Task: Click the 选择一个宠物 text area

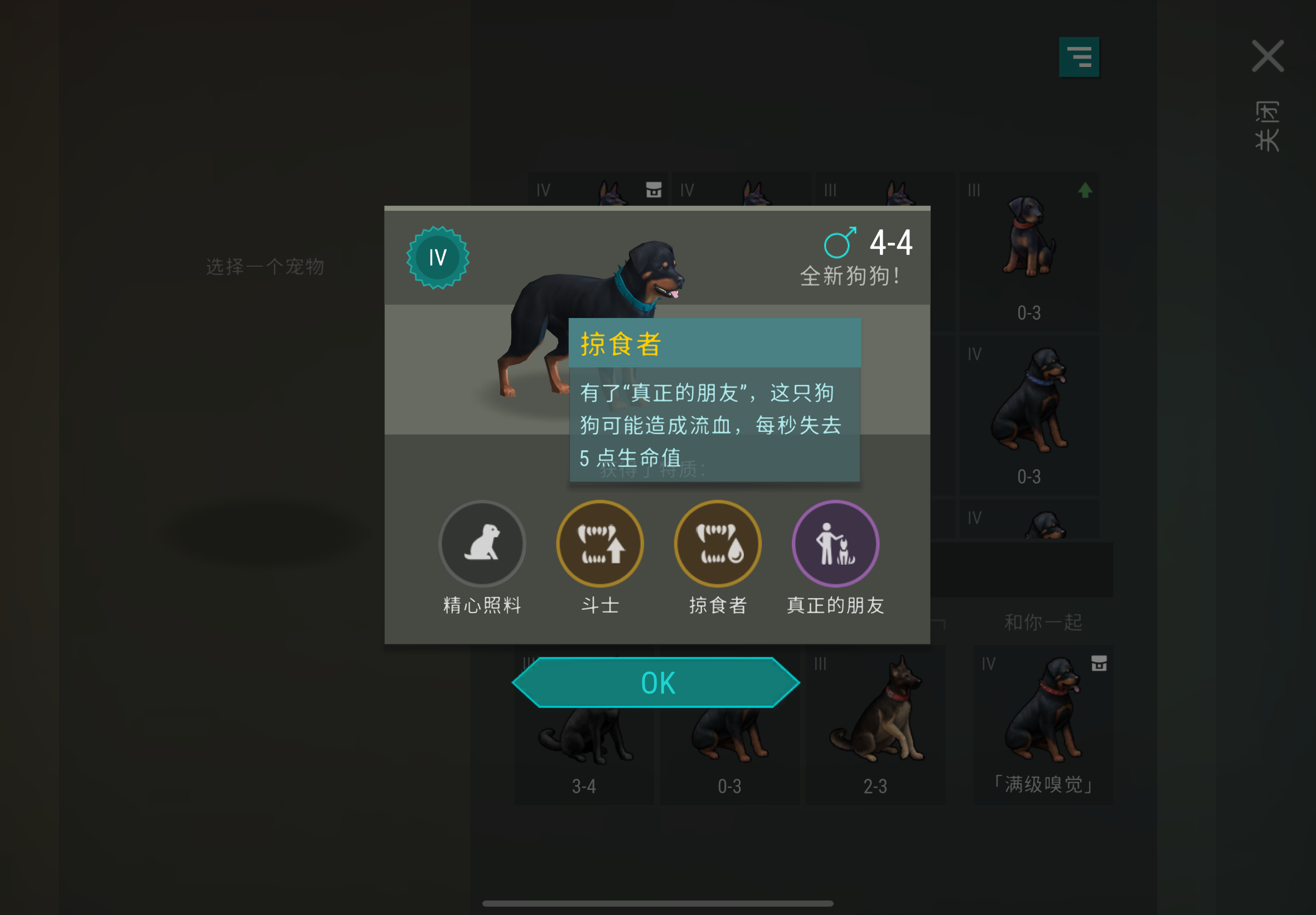Action: coord(266,266)
